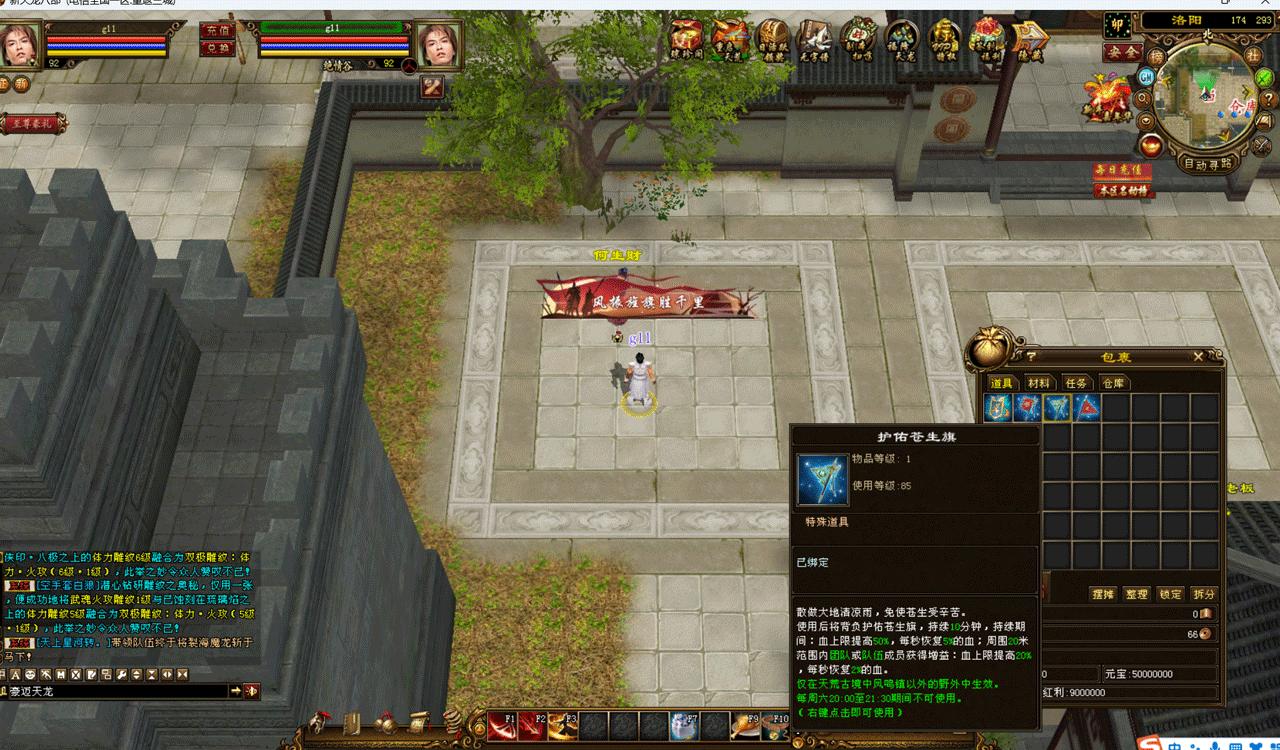This screenshot has height=750, width=1280.
Task: Activate the 自动寻路 auto-pathfinding button
Action: pyautogui.click(x=1208, y=163)
